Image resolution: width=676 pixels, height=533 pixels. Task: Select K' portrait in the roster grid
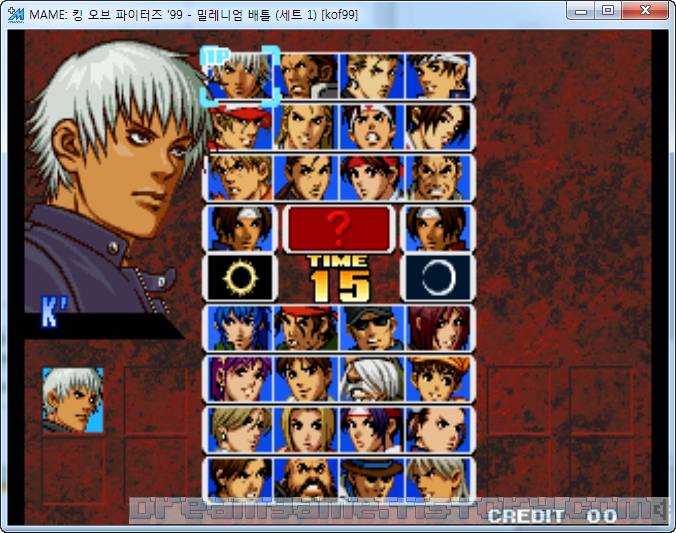[241, 75]
